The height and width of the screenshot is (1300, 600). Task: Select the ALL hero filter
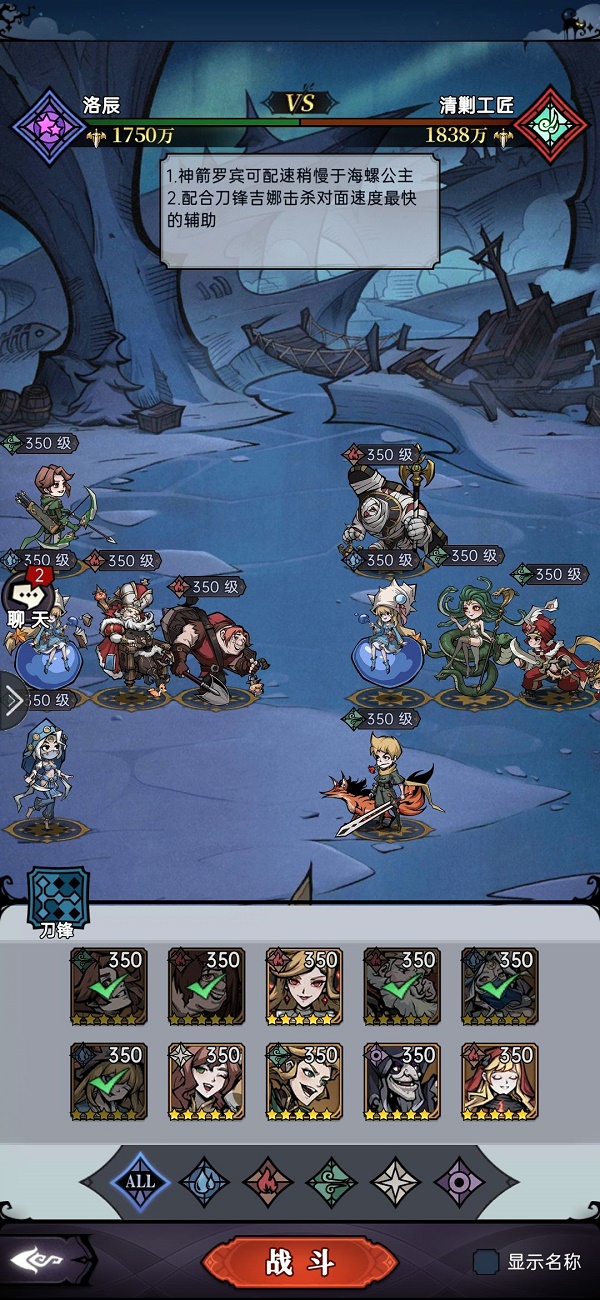point(140,1181)
